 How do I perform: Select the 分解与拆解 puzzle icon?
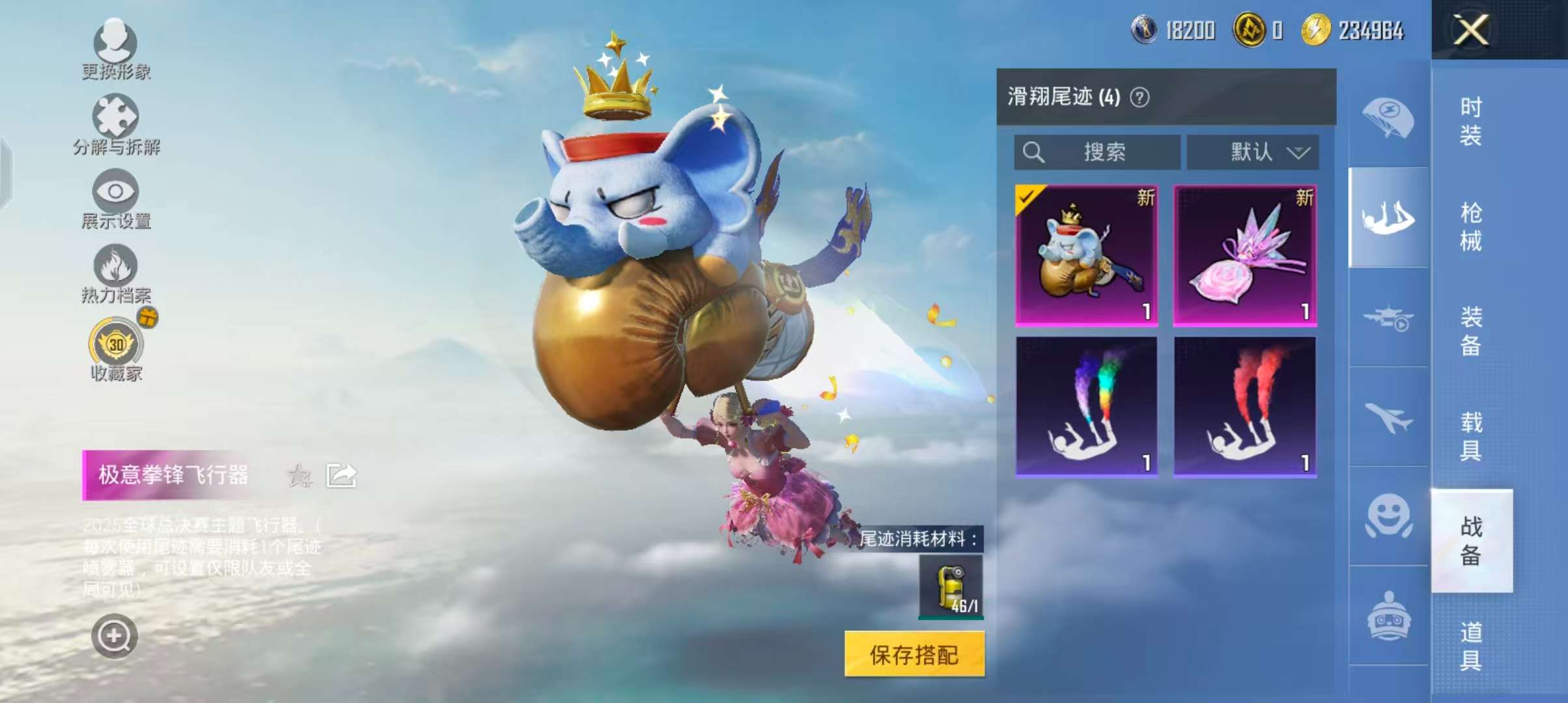click(x=117, y=117)
